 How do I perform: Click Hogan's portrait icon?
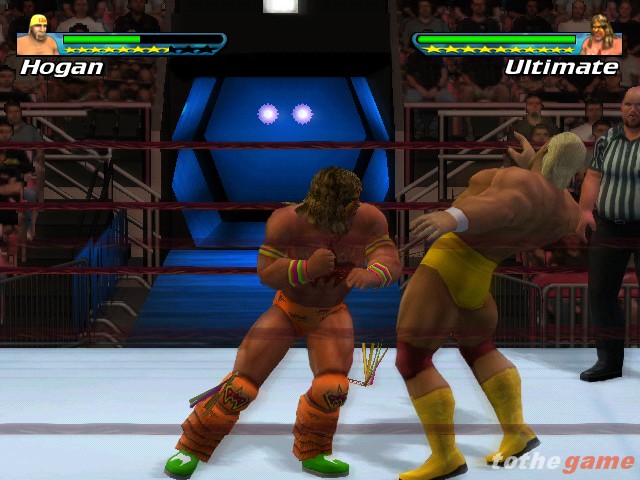[38, 35]
